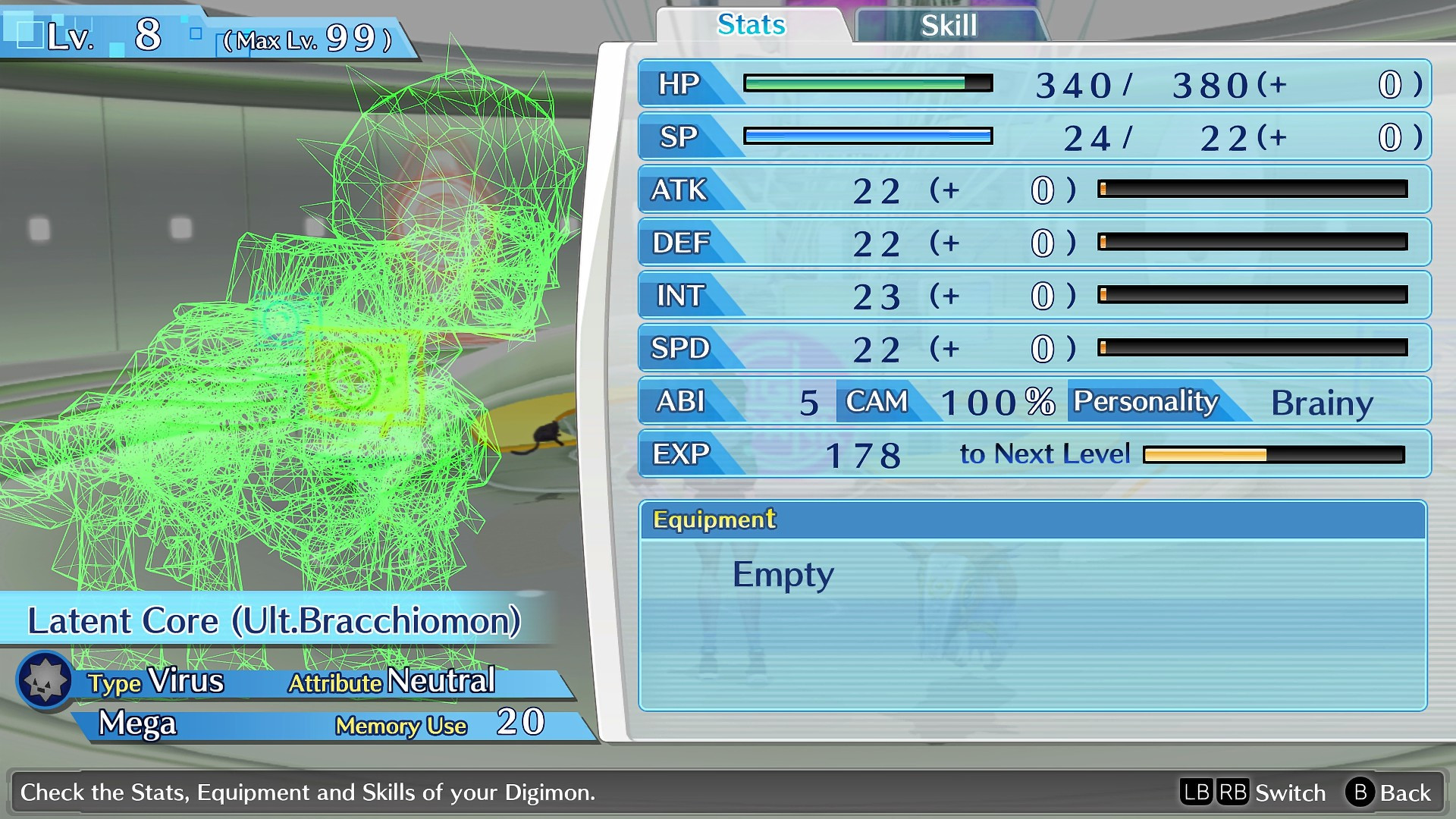1456x819 pixels.
Task: Select the Mega stage label
Action: [139, 724]
